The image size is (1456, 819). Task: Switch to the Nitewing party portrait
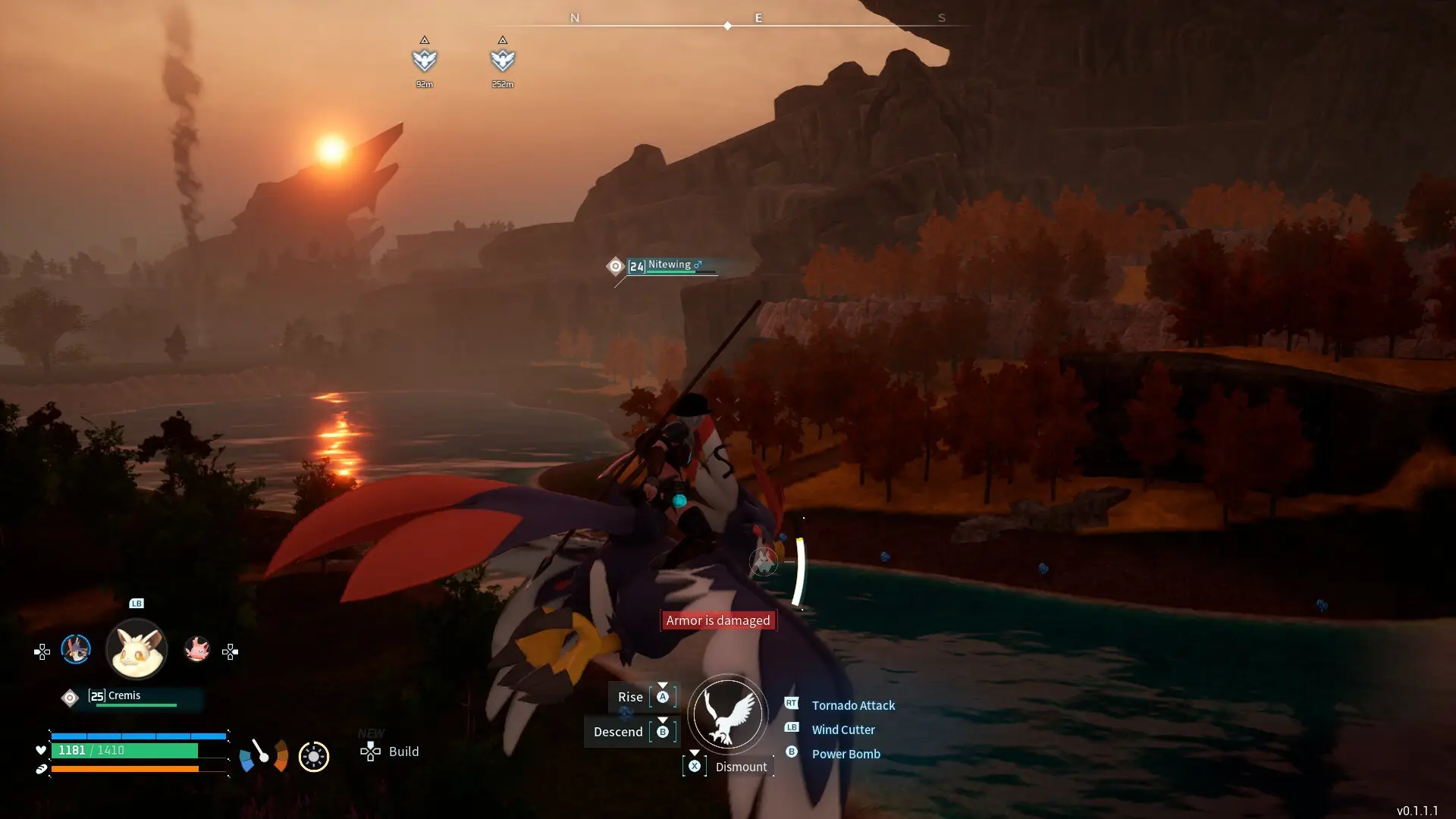pyautogui.click(x=76, y=649)
